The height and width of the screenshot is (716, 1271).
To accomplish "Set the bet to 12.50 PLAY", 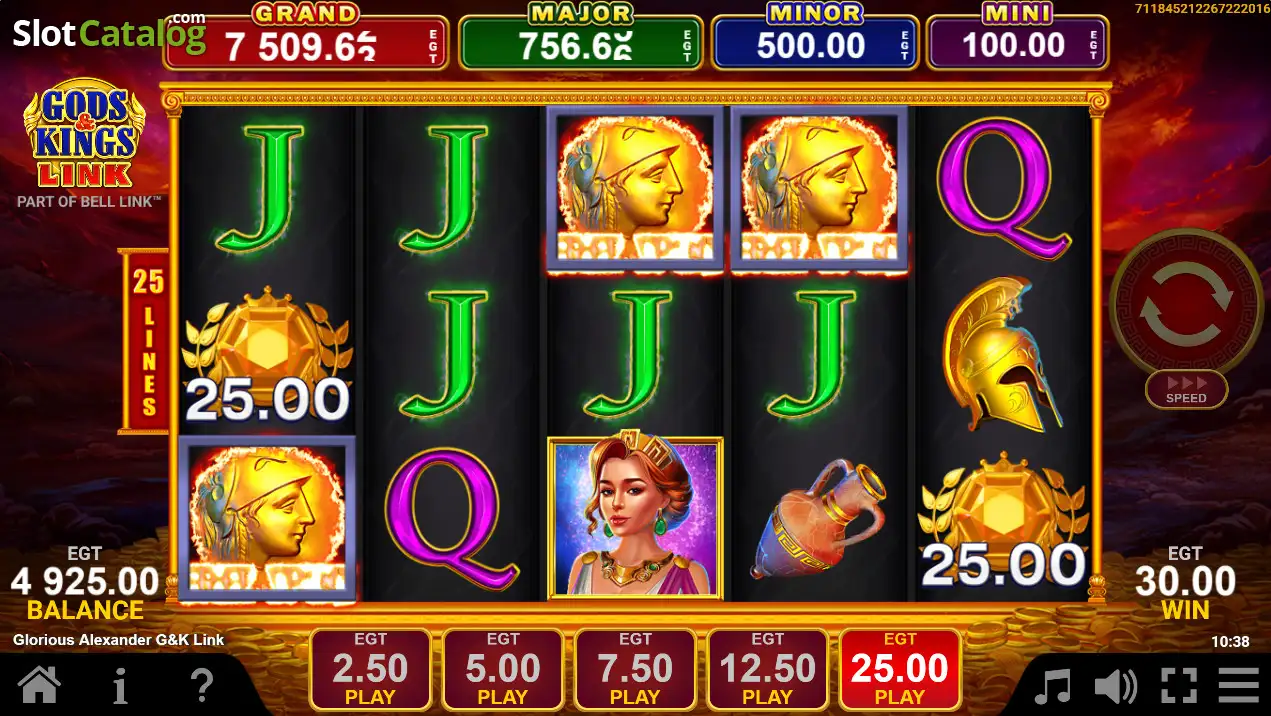I will [x=767, y=670].
